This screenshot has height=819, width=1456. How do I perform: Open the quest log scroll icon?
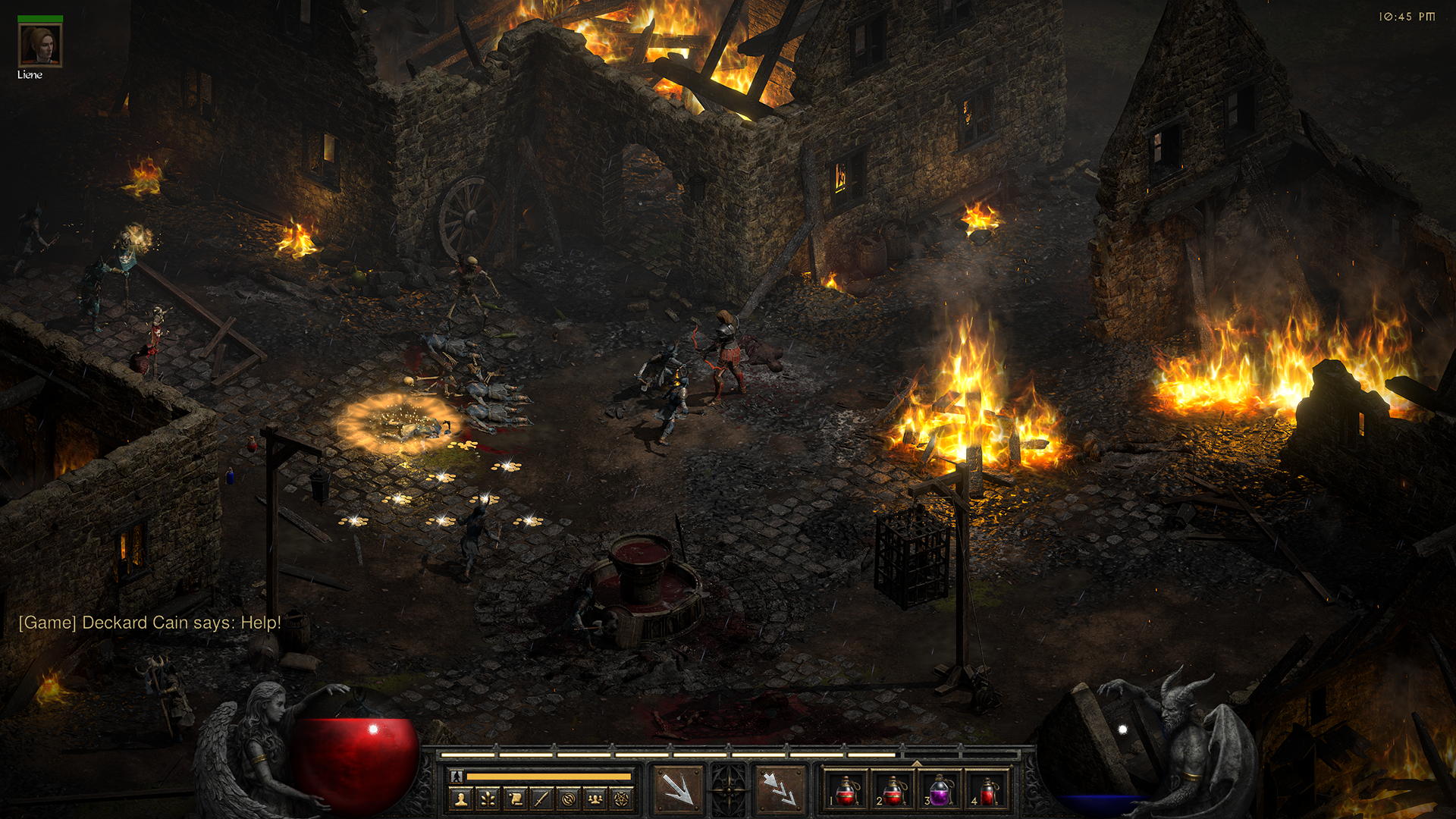coord(515,799)
